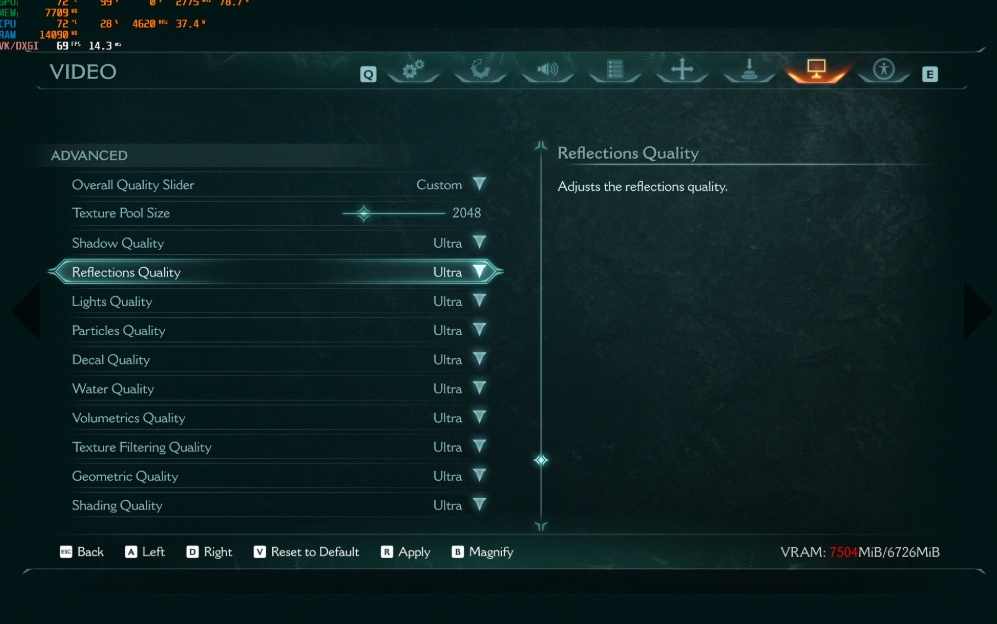Select the four-arrow movement tab
This screenshot has width=997, height=624.
(x=682, y=70)
